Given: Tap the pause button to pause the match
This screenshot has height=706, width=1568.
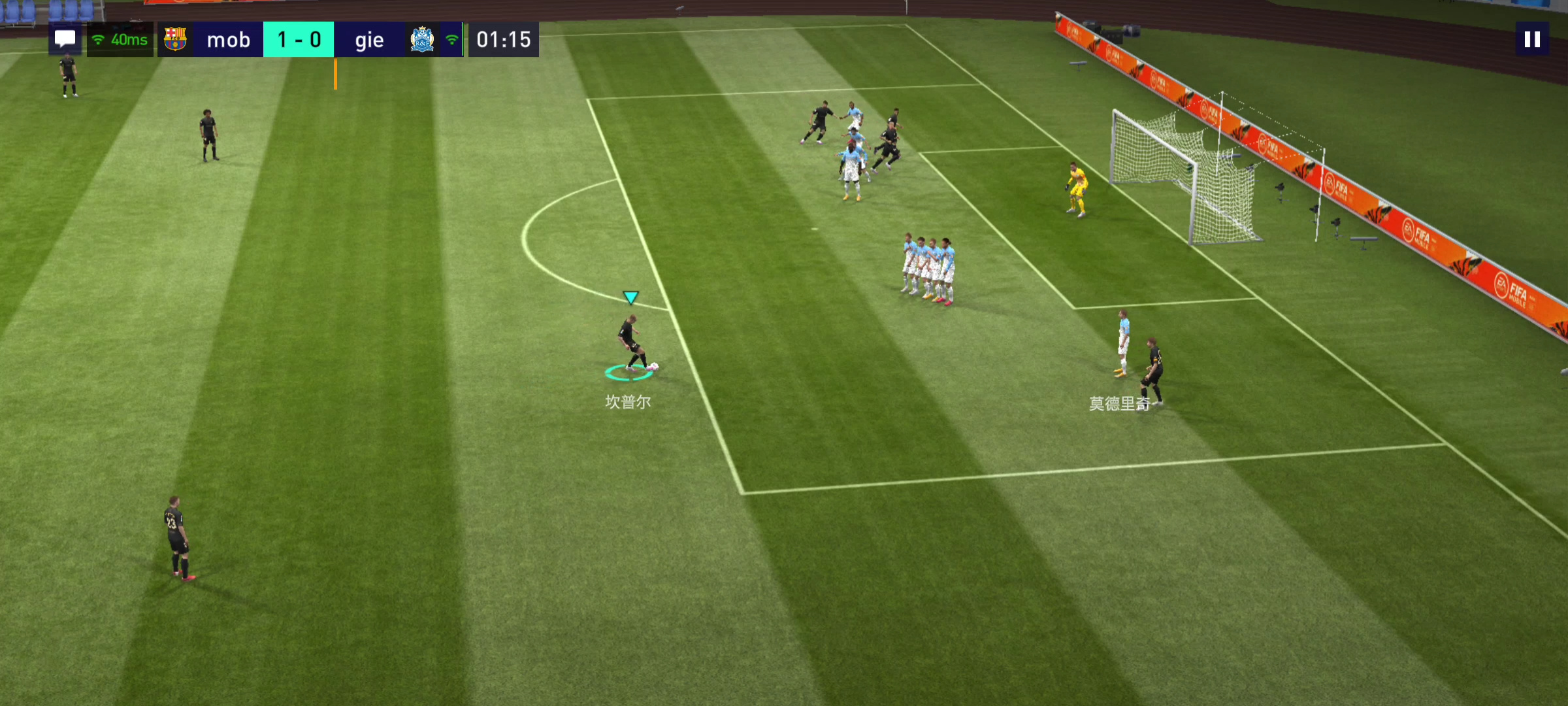Looking at the screenshot, I should pos(1531,39).
